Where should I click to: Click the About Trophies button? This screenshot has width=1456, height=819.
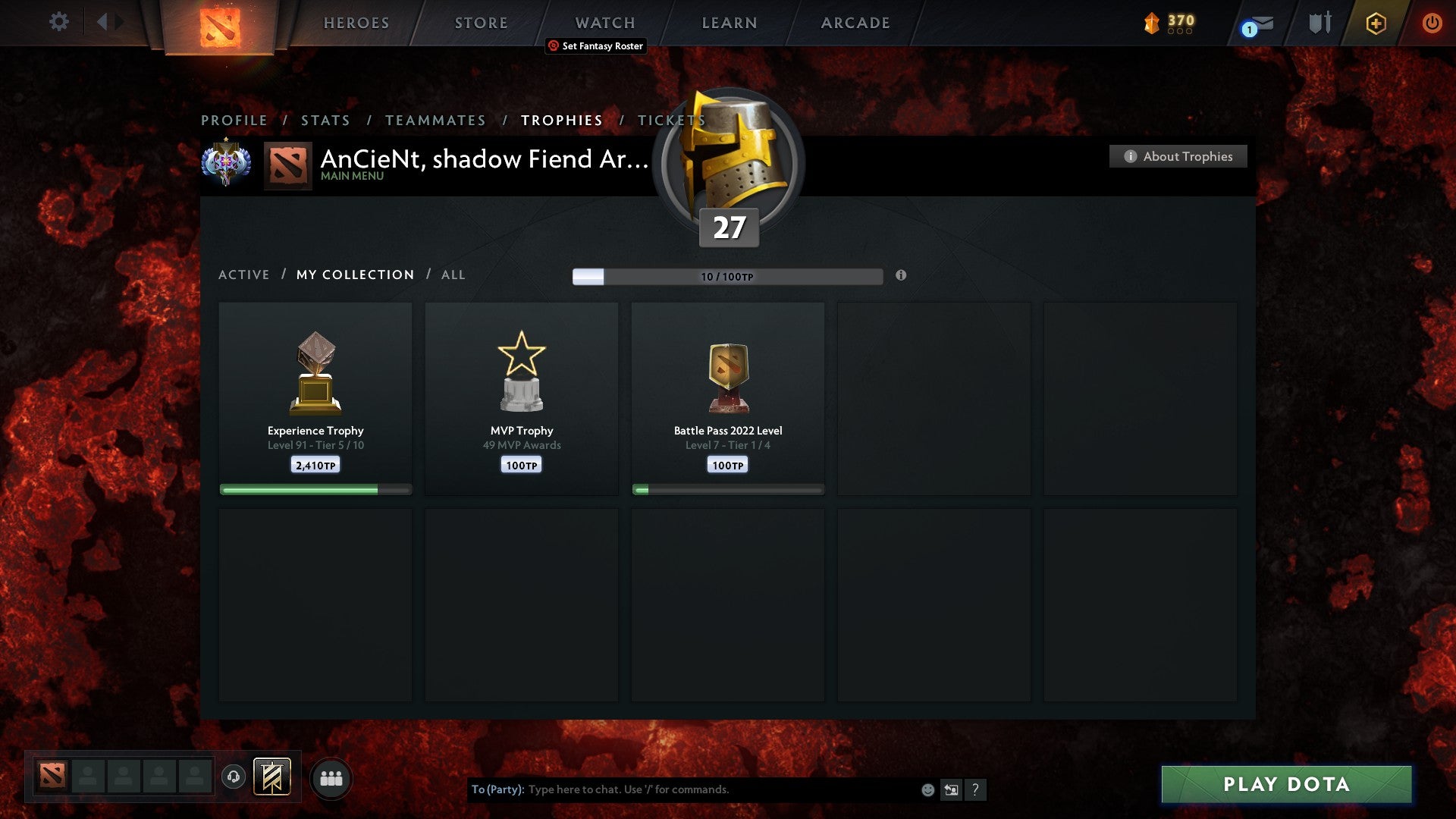pyautogui.click(x=1178, y=156)
